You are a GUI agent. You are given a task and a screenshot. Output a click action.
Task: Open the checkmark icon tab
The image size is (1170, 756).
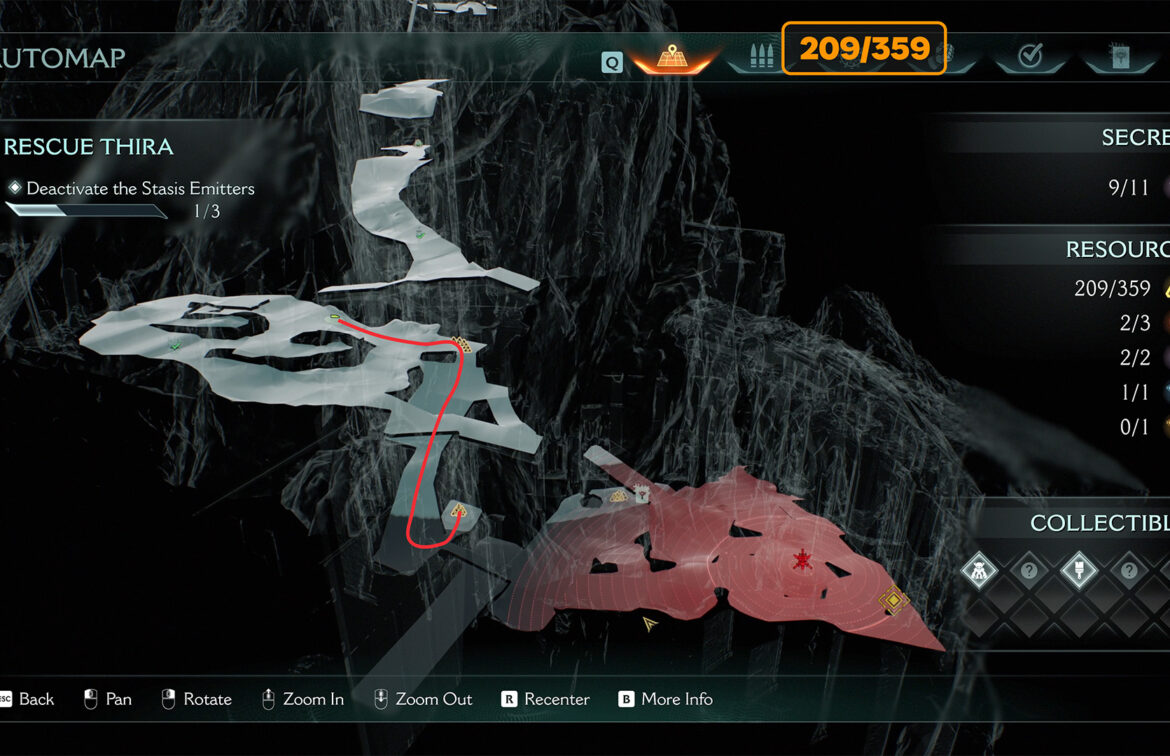[x=1030, y=57]
